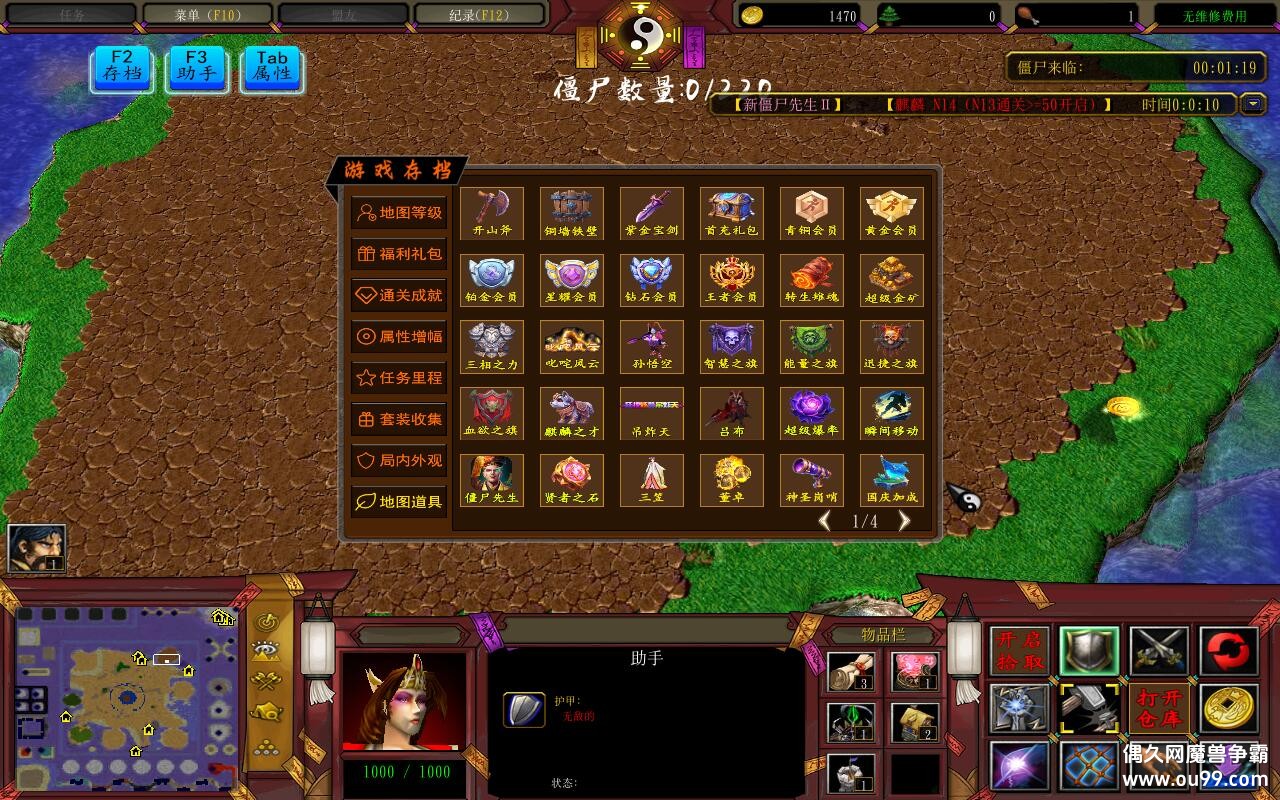Open the 任务里程 category
This screenshot has height=800, width=1280.
coord(399,378)
